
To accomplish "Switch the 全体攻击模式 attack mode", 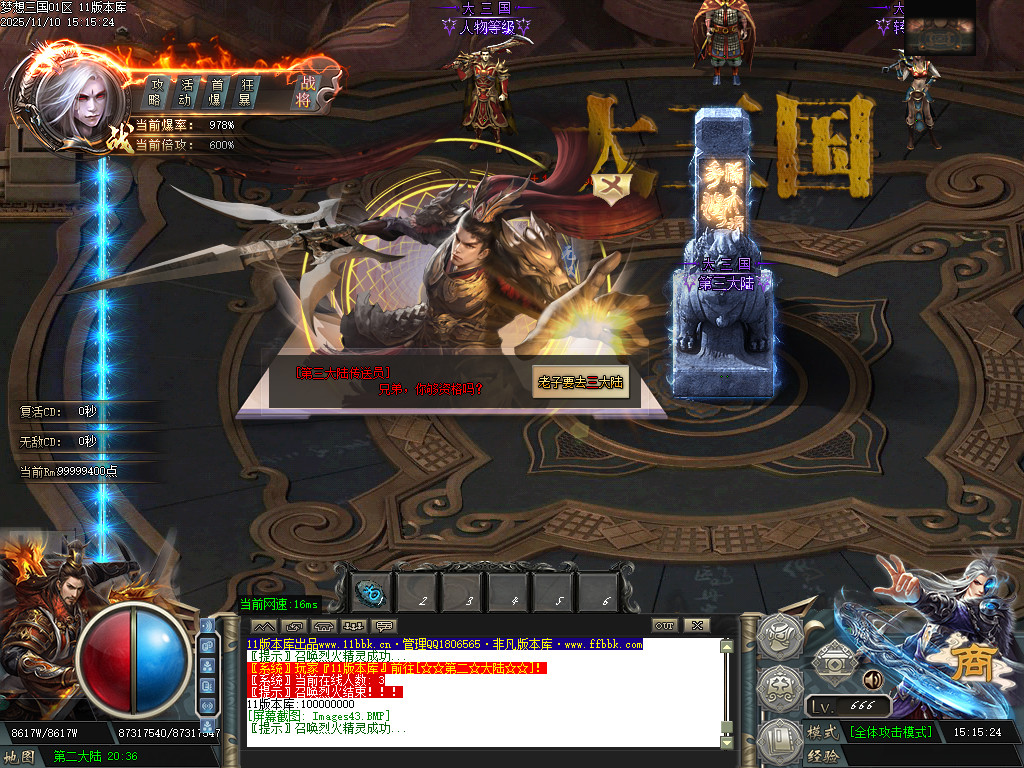I will click(891, 732).
